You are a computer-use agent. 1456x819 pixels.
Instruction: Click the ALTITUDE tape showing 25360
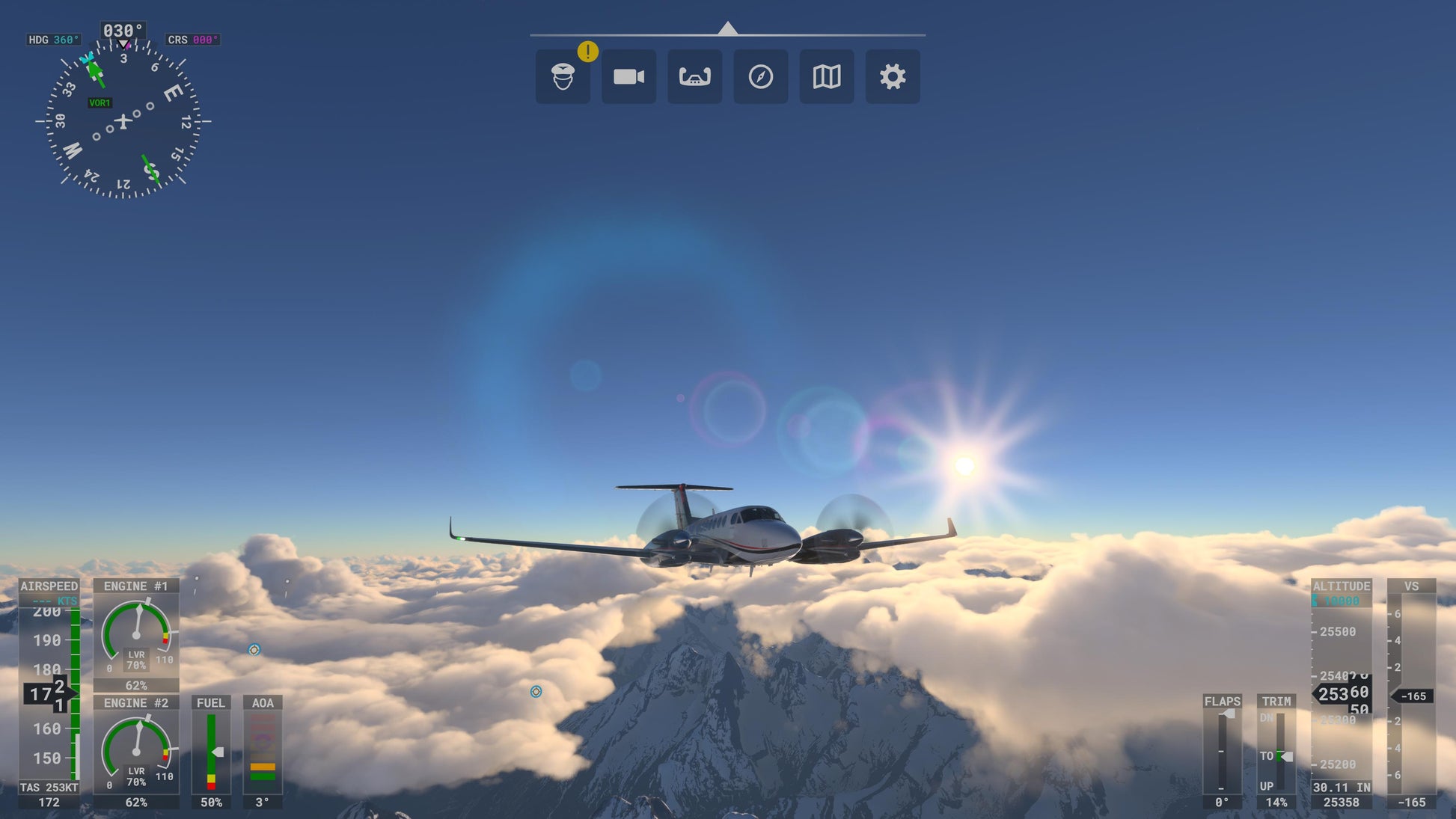tap(1342, 693)
